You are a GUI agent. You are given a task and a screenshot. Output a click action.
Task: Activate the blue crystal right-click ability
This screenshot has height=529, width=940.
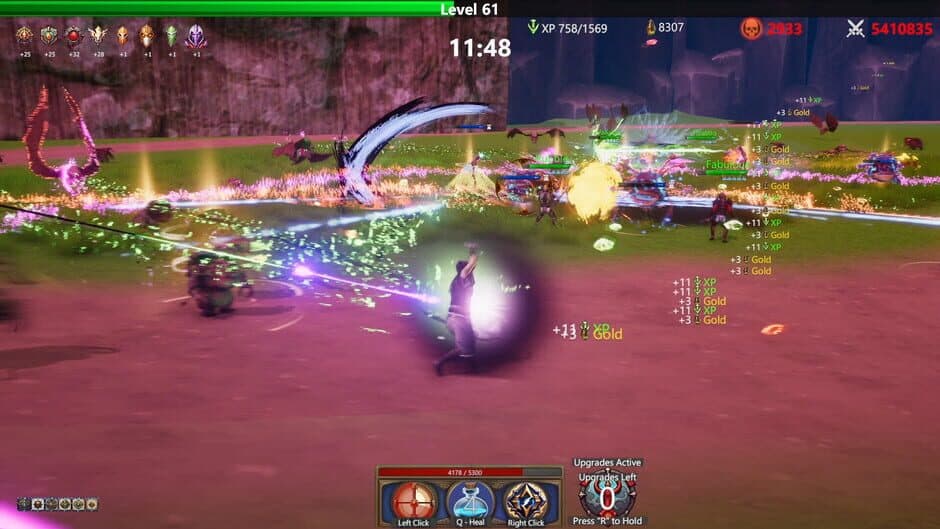pyautogui.click(x=525, y=502)
